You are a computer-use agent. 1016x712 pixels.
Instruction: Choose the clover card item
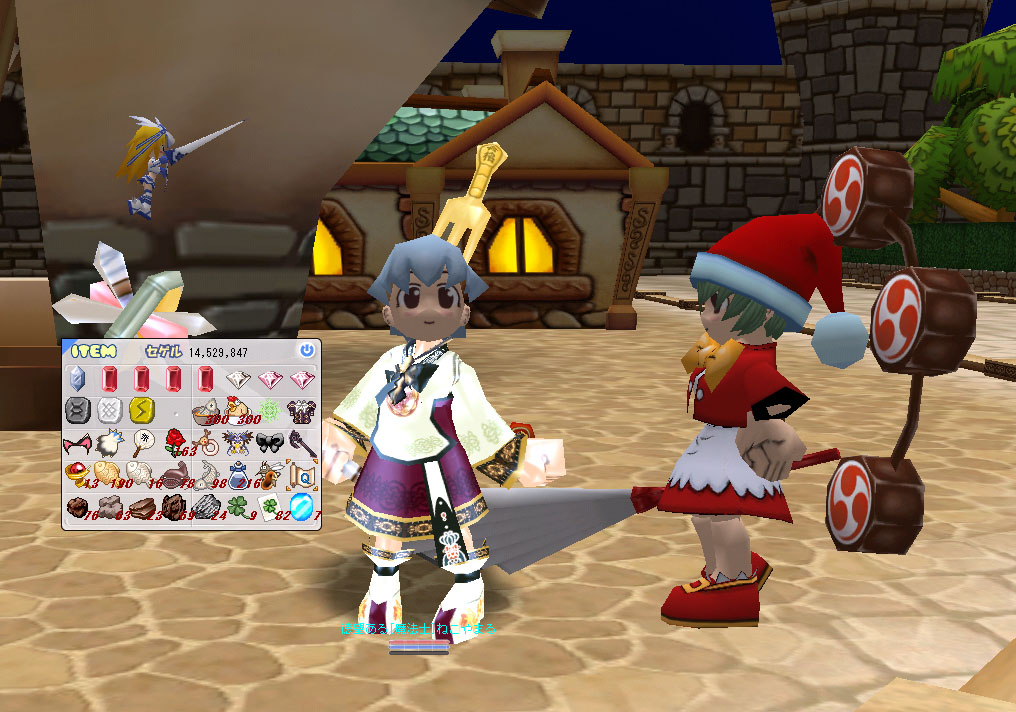[269, 505]
